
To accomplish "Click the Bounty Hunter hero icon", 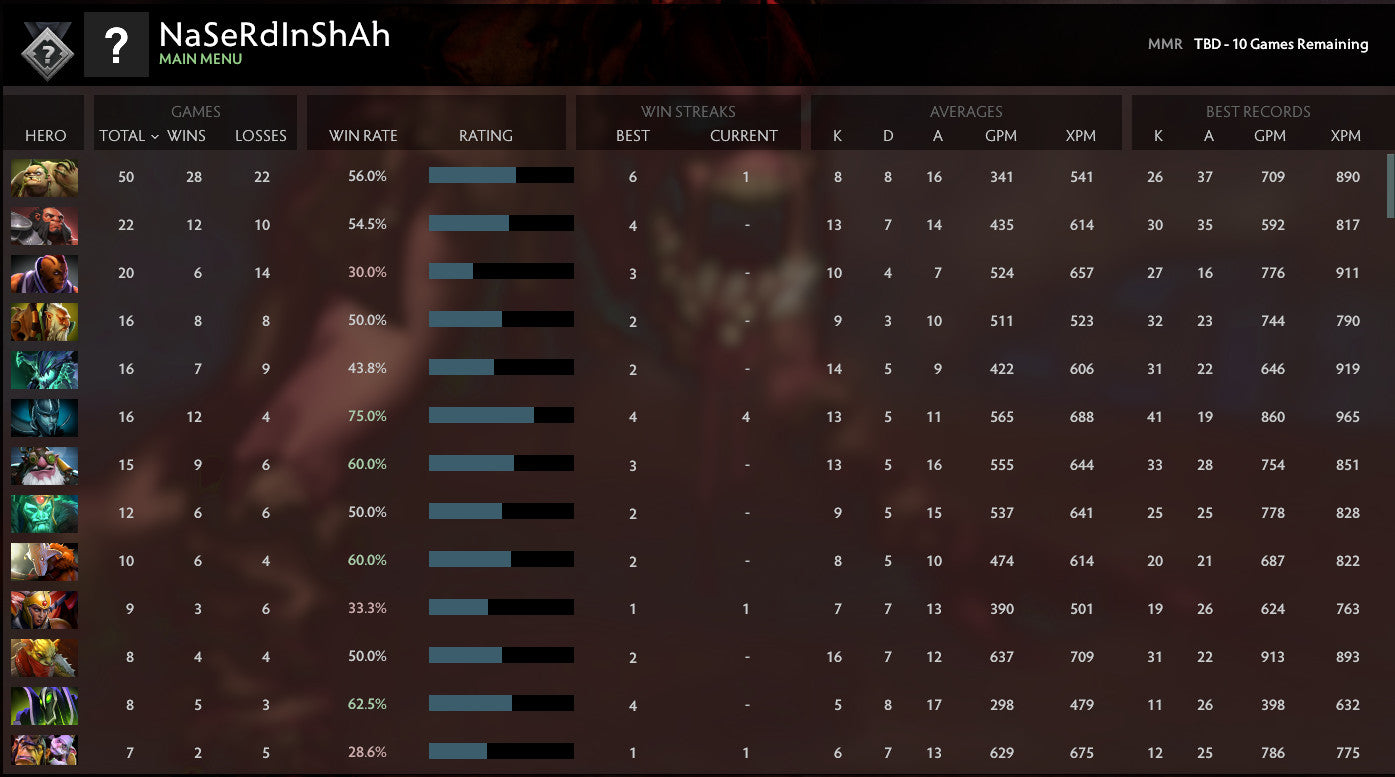I will tap(44, 321).
